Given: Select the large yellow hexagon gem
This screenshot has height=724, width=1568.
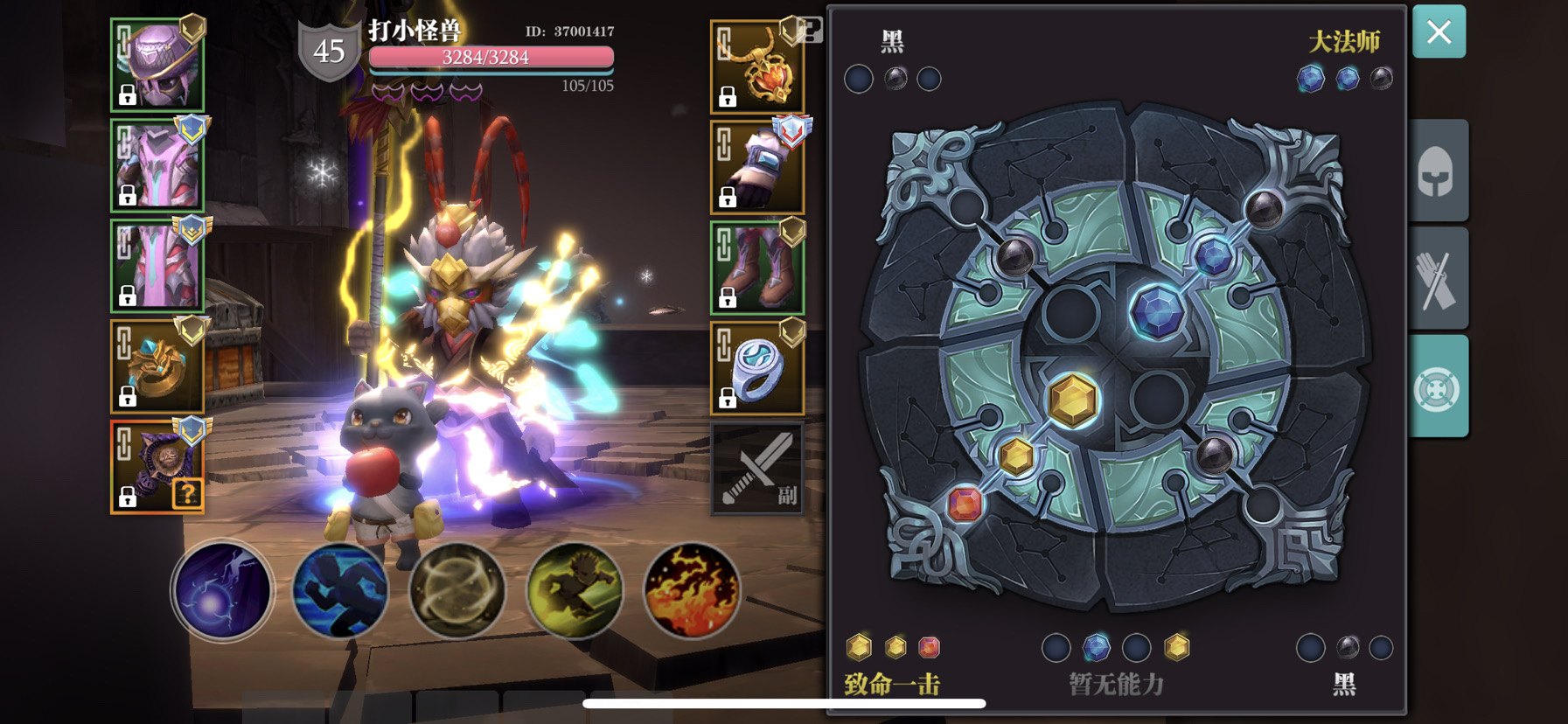Looking at the screenshot, I should [1072, 400].
